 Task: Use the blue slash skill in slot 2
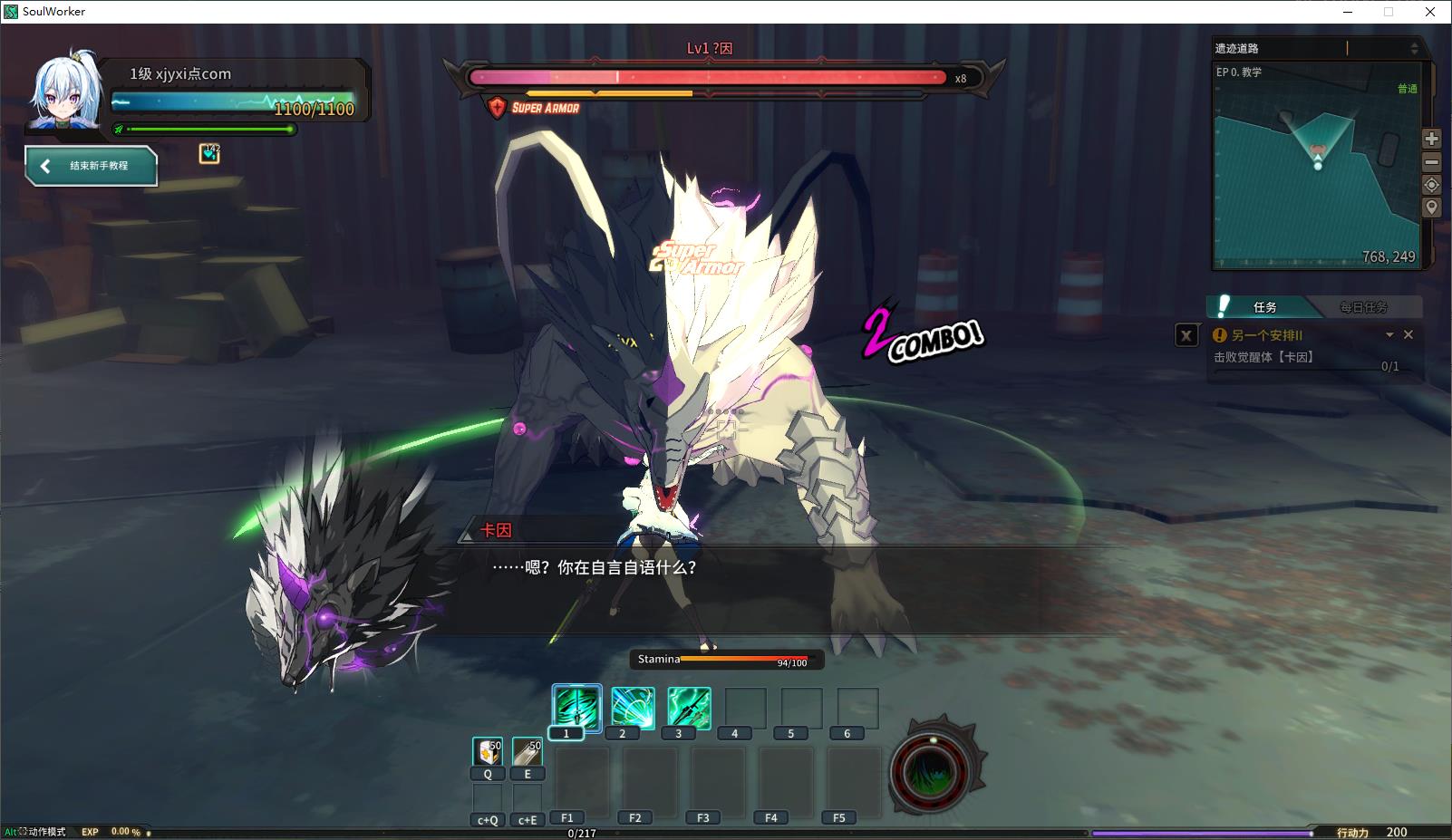(x=633, y=707)
